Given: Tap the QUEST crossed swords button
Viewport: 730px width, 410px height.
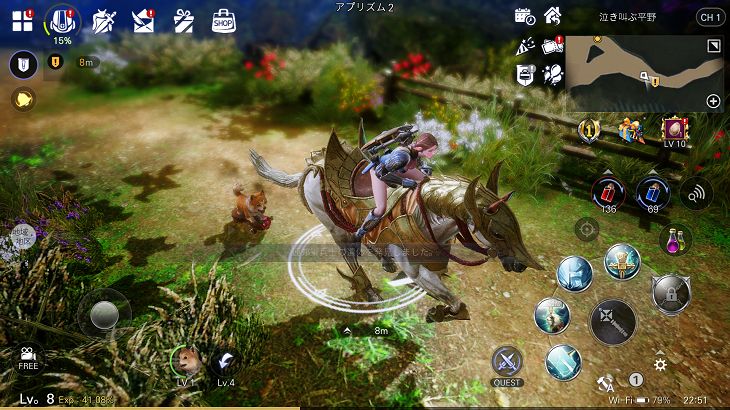Looking at the screenshot, I should pyautogui.click(x=507, y=362).
